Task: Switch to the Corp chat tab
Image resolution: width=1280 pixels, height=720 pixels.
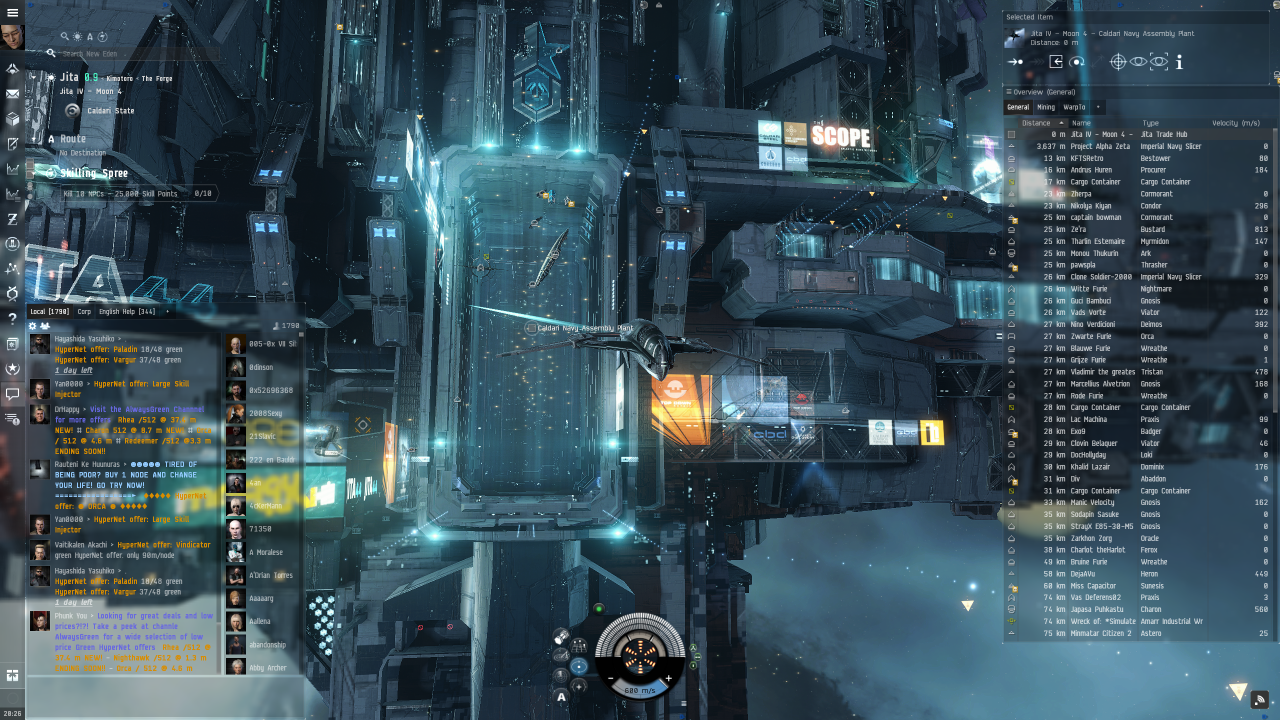Action: click(84, 312)
